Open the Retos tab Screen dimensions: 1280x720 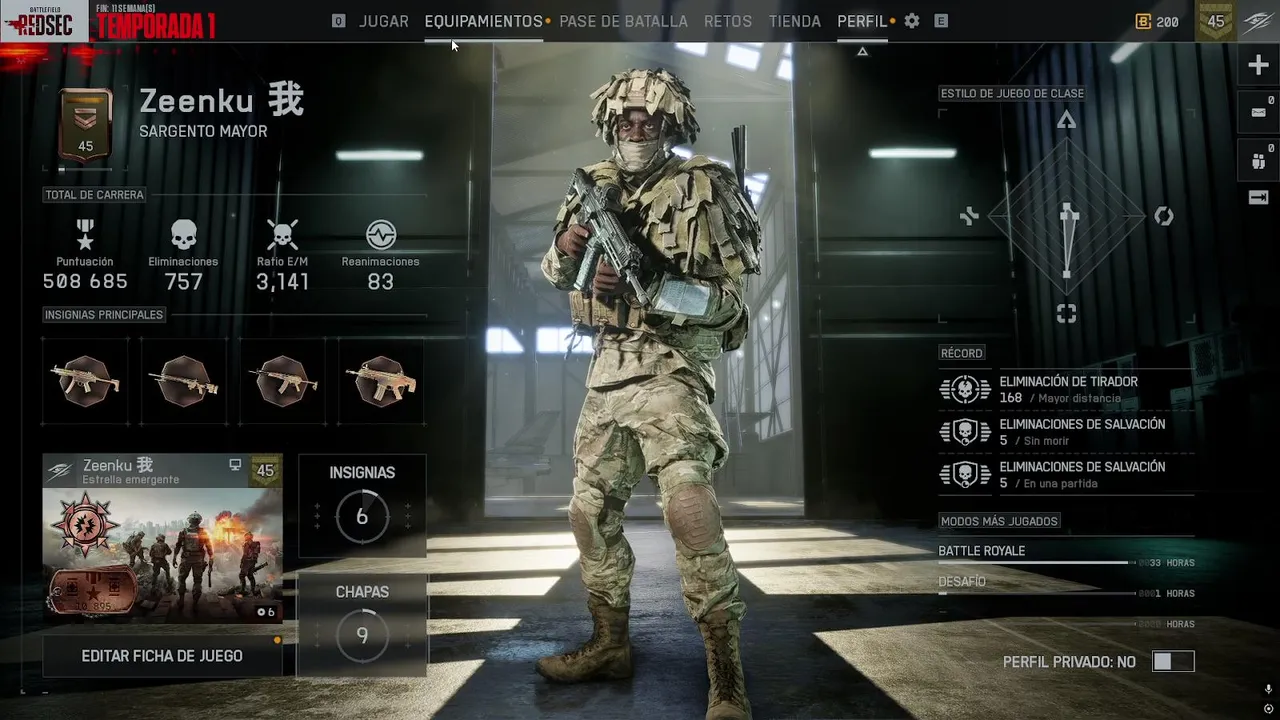pyautogui.click(x=728, y=21)
